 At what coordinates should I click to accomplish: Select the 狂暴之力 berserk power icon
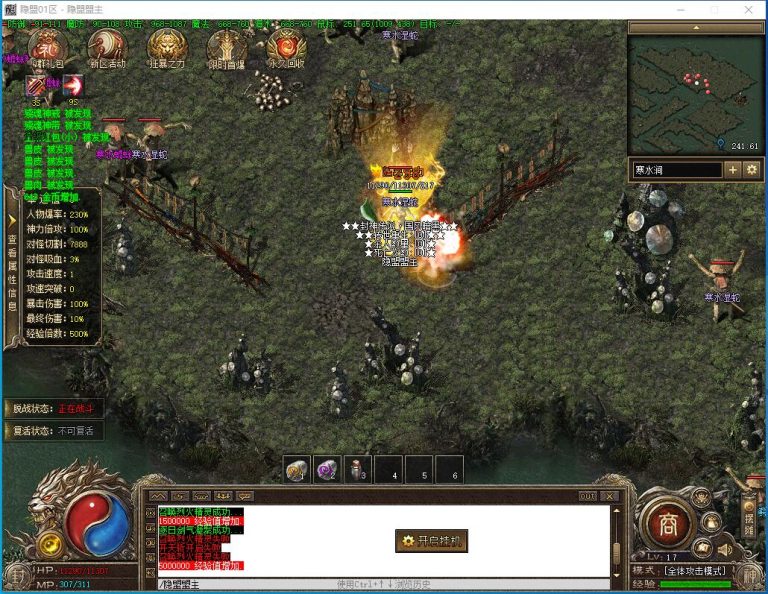click(x=166, y=47)
